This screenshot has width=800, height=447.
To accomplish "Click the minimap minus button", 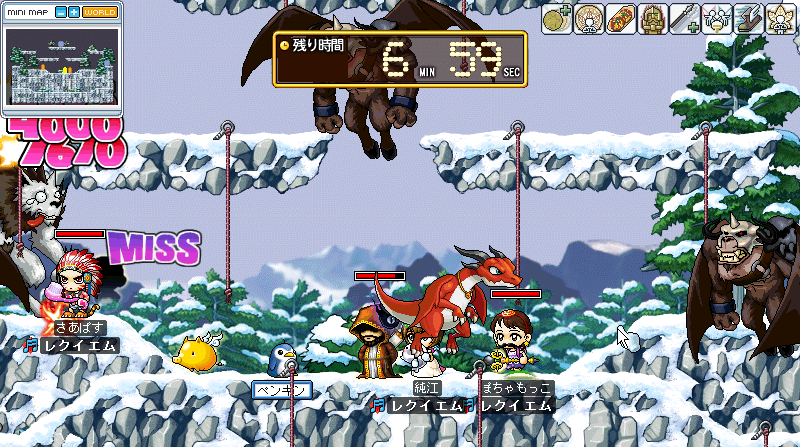I will click(x=60, y=12).
